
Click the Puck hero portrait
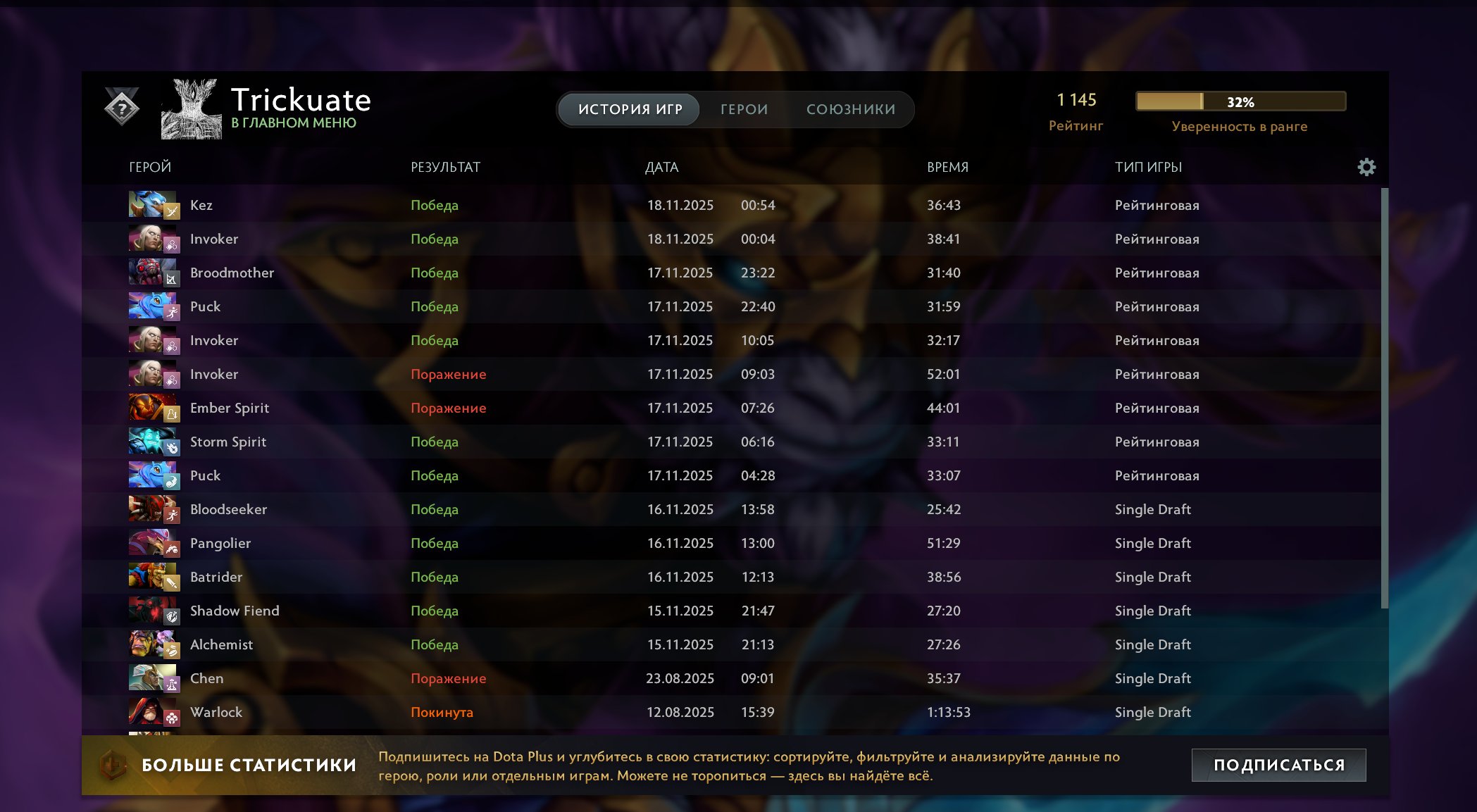pos(154,306)
